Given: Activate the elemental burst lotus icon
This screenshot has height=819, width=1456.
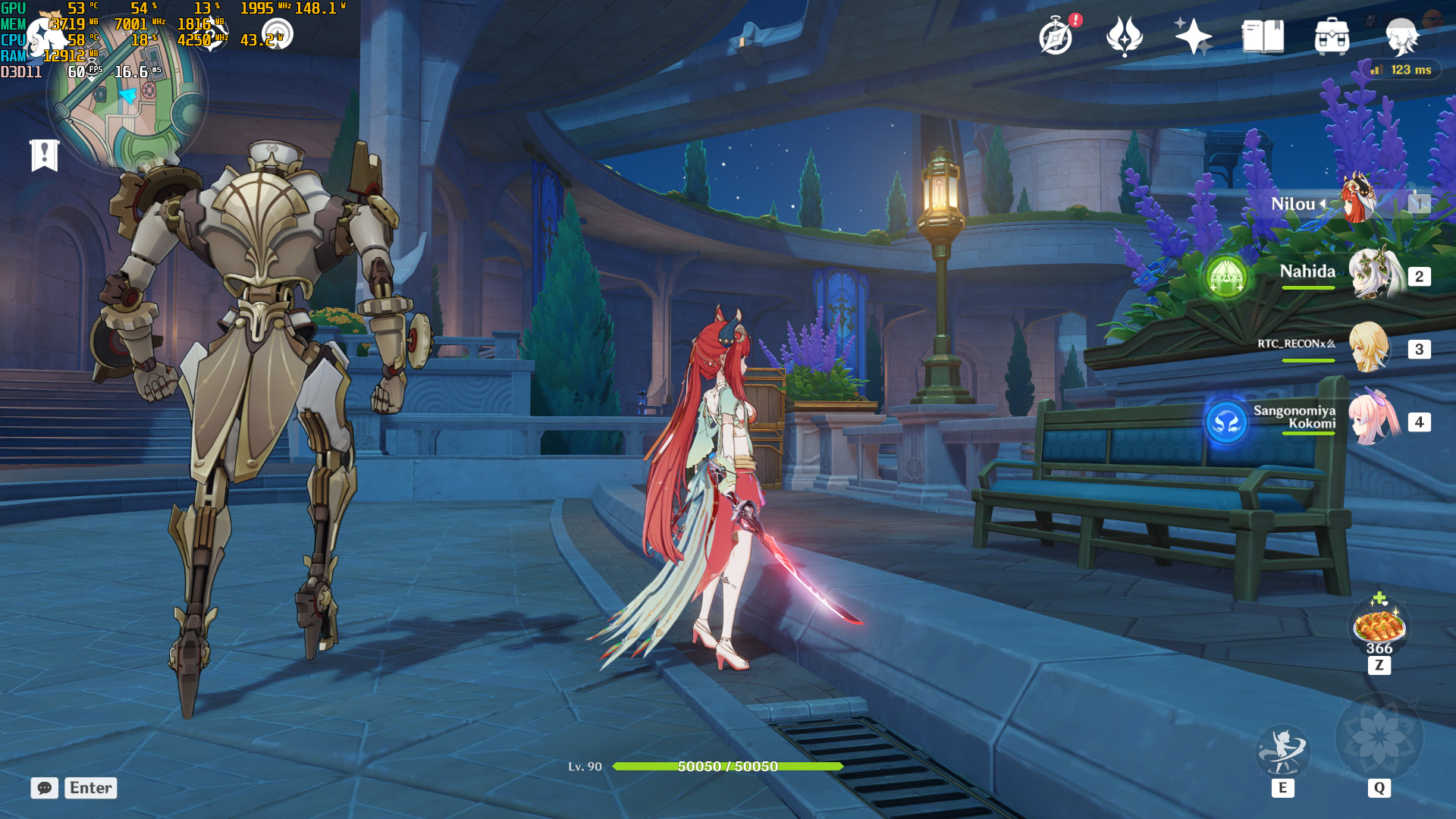Looking at the screenshot, I should pyautogui.click(x=1379, y=739).
